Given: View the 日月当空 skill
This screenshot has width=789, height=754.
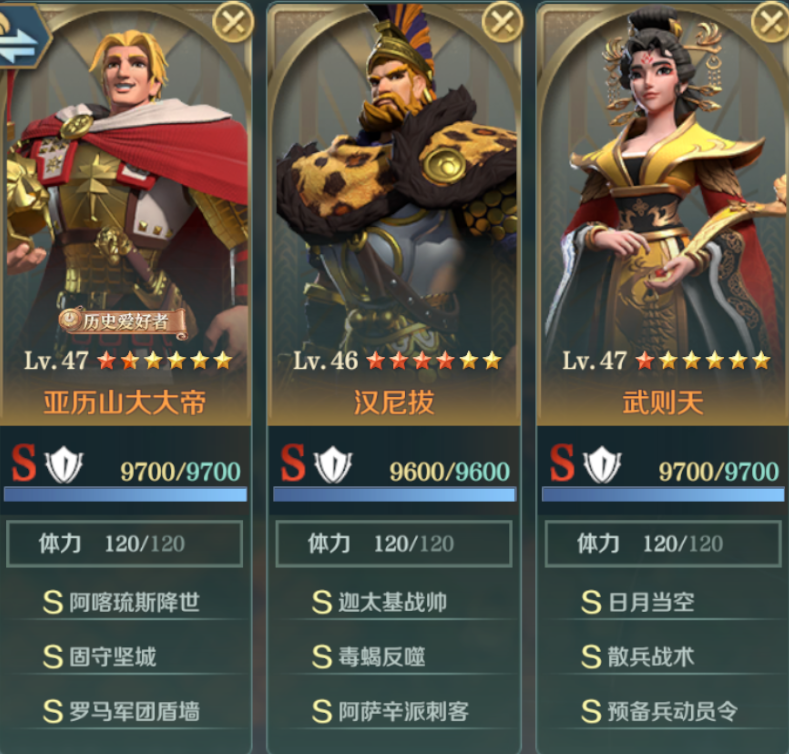Looking at the screenshot, I should click(638, 602).
